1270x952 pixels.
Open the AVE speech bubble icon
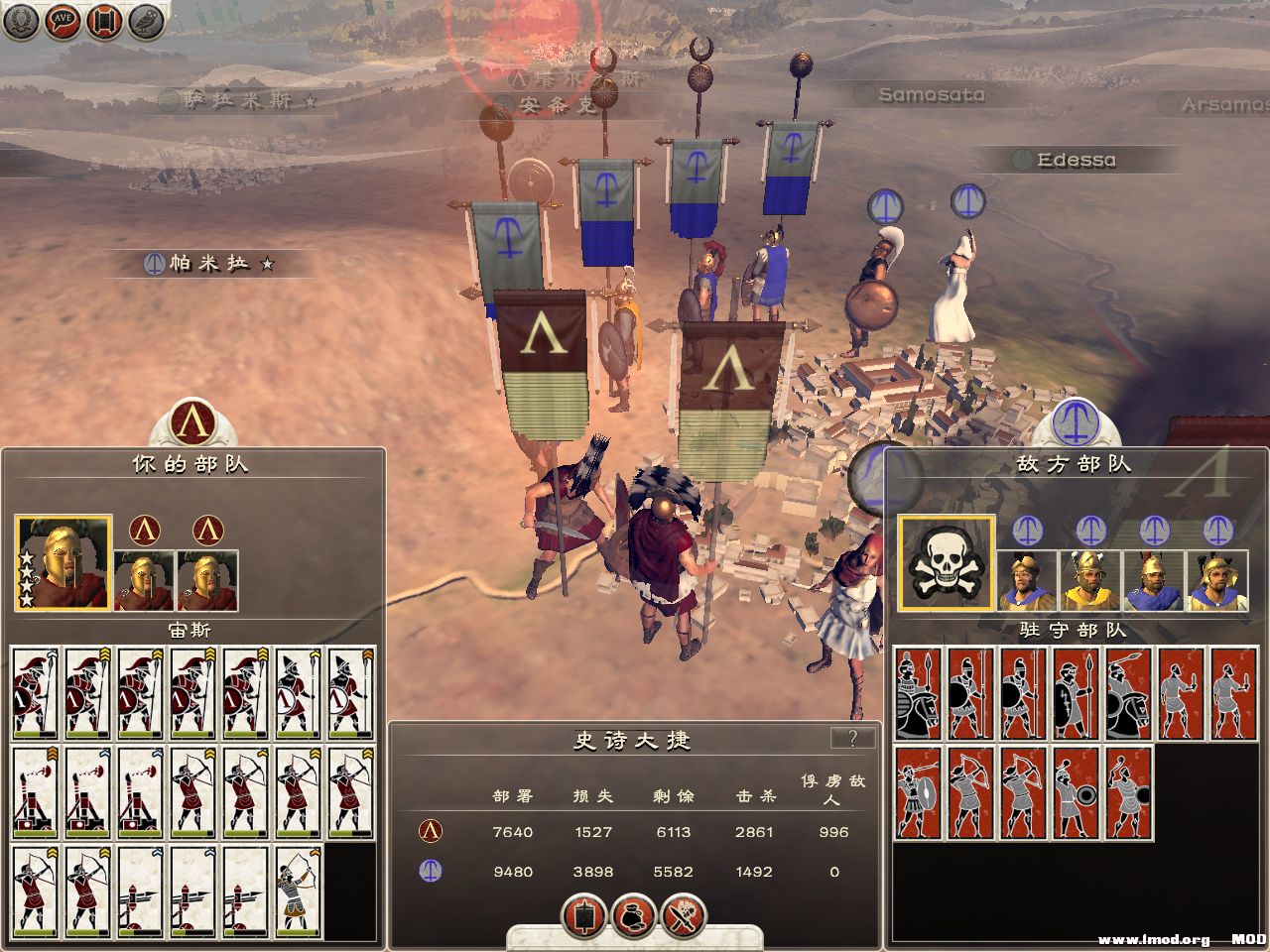[x=62, y=21]
